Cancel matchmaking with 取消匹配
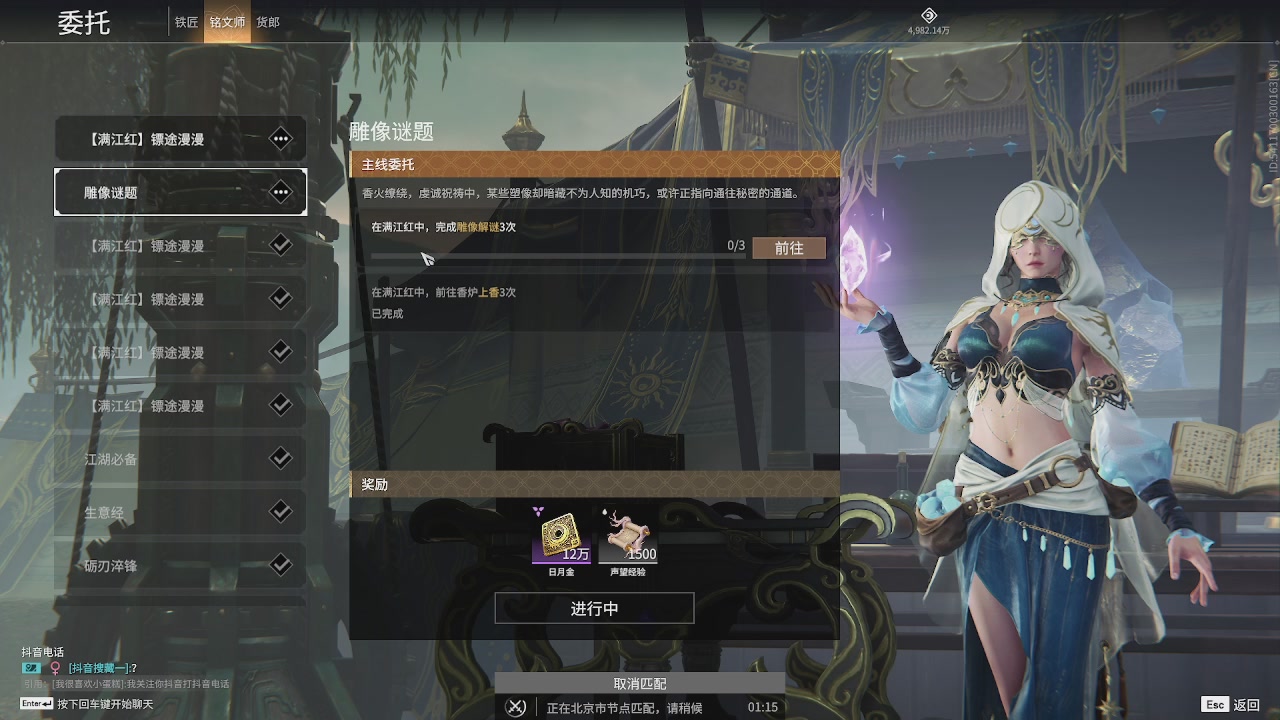 (640, 684)
